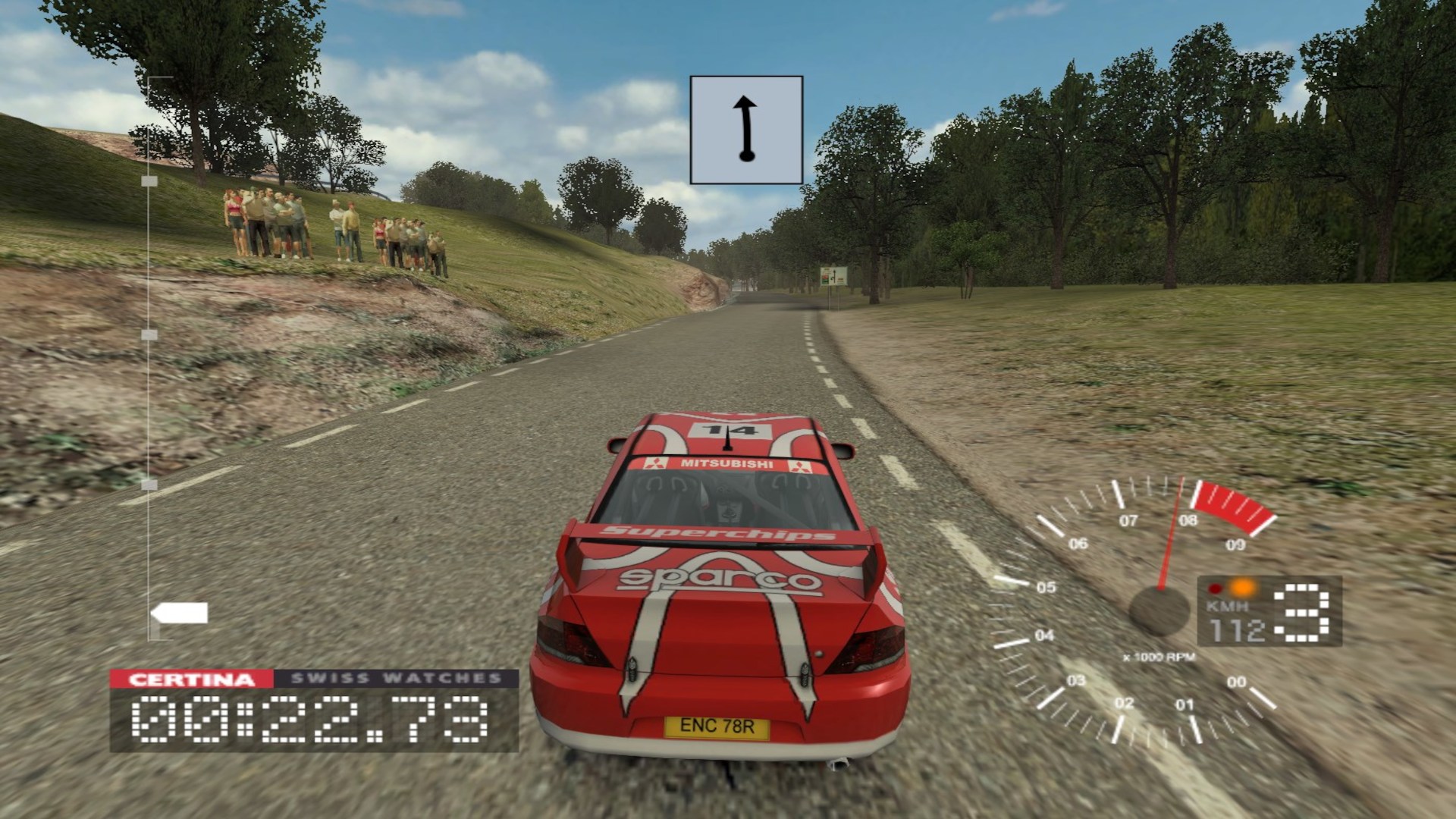Click the Certina Swiss Watches banner

pyautogui.click(x=314, y=679)
